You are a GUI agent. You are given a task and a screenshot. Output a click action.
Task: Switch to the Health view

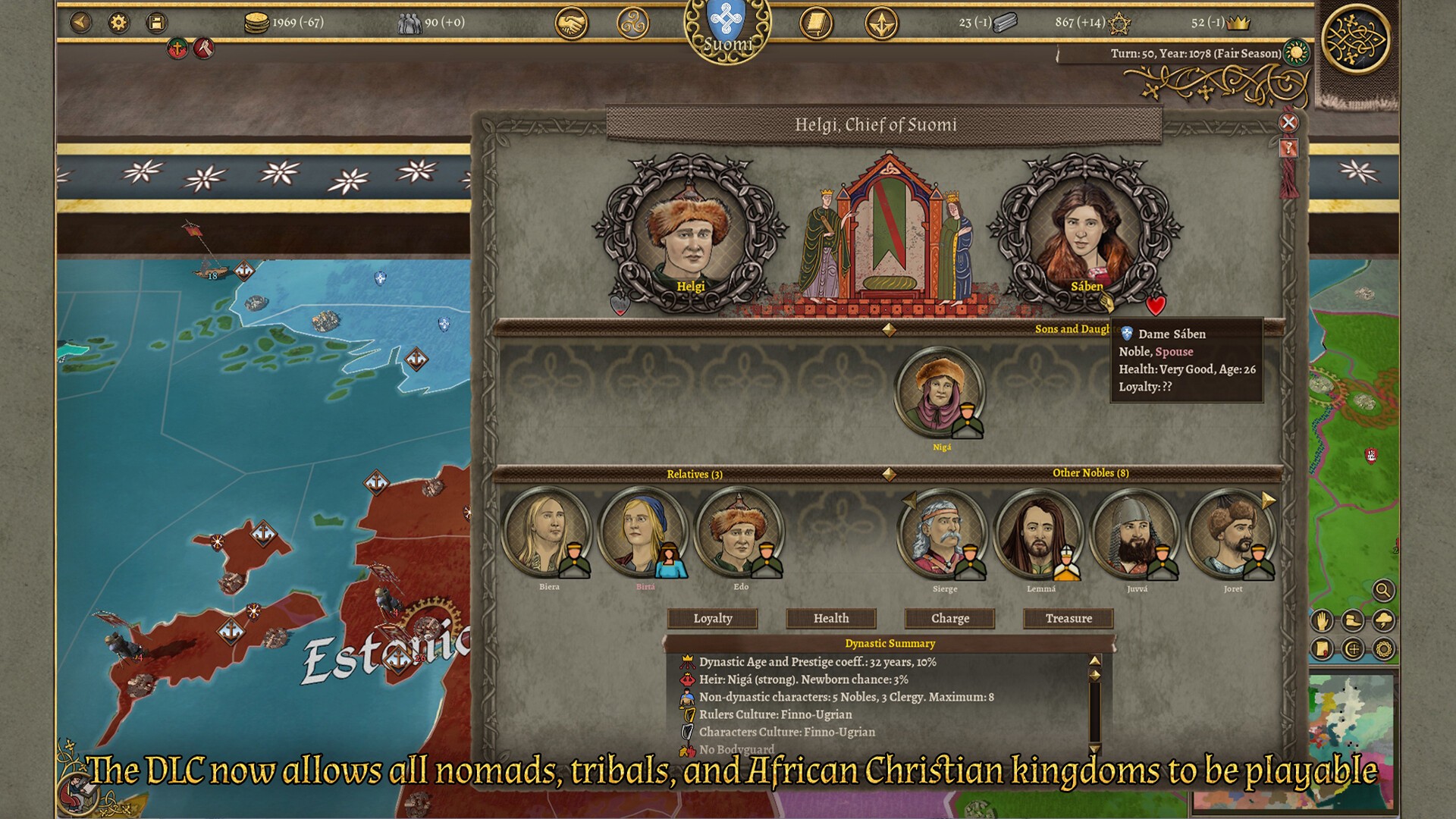click(x=831, y=618)
